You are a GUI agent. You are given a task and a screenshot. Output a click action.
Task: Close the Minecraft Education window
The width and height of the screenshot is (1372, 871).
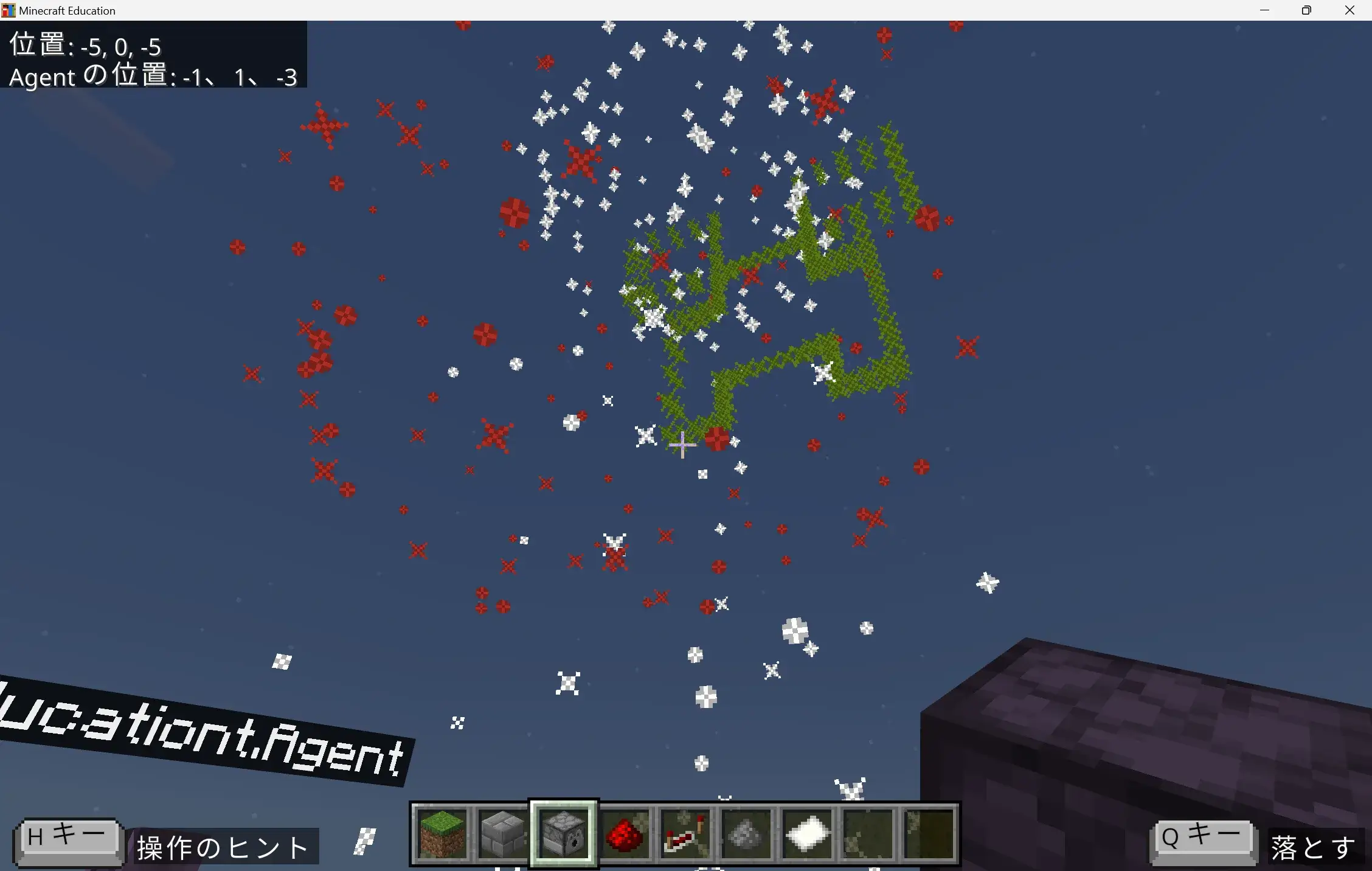[x=1349, y=10]
